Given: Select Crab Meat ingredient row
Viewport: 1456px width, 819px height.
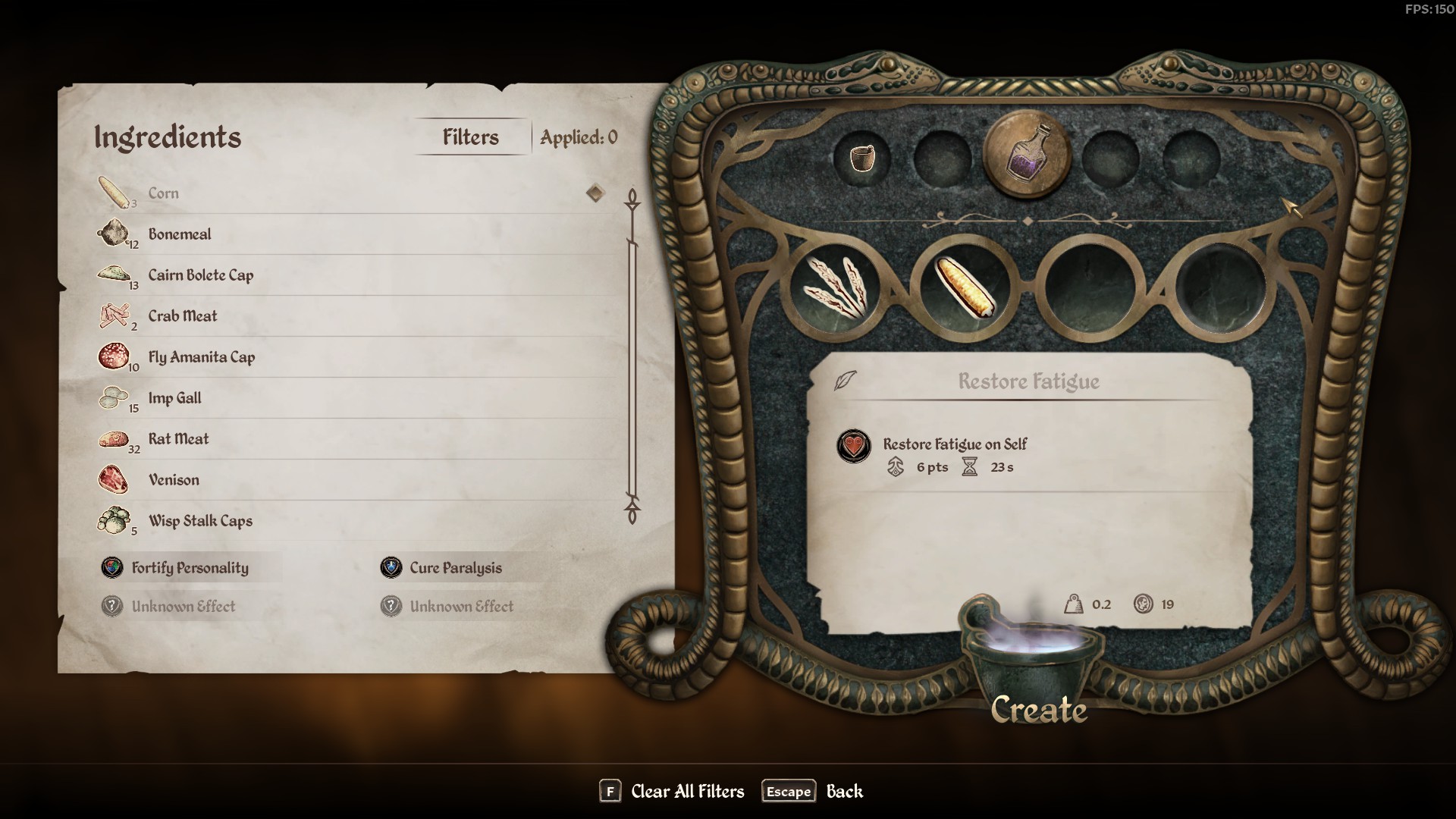Looking at the screenshot, I should coord(183,316).
